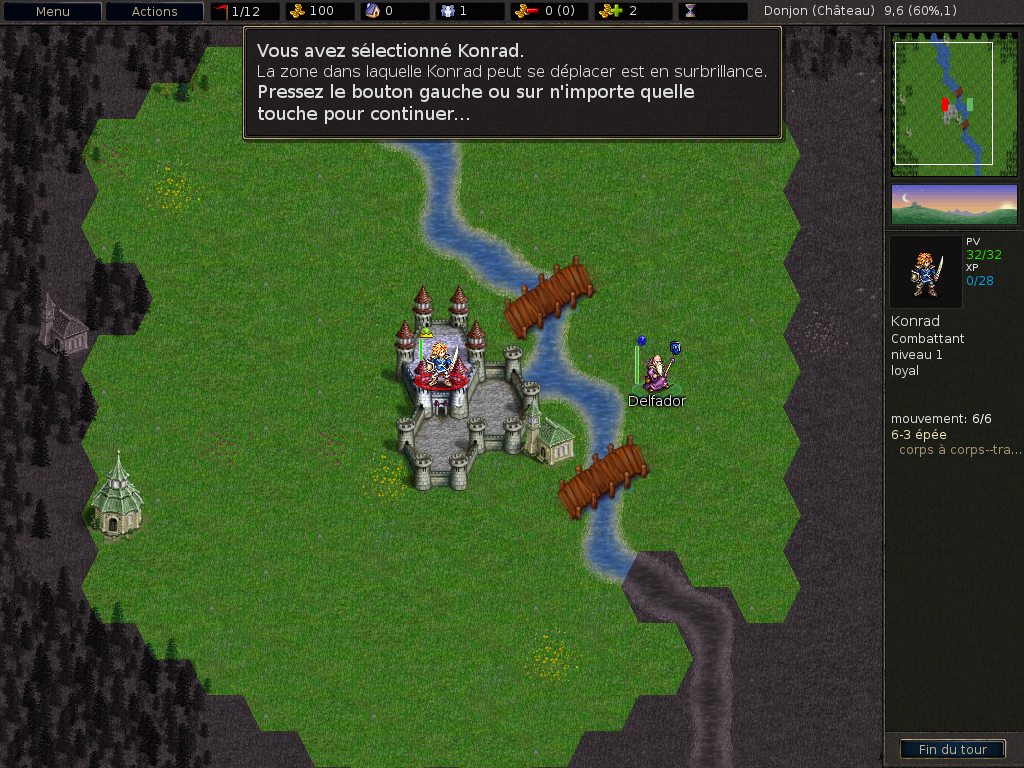Open the Actions menu
The image size is (1024, 768).
[x=154, y=12]
